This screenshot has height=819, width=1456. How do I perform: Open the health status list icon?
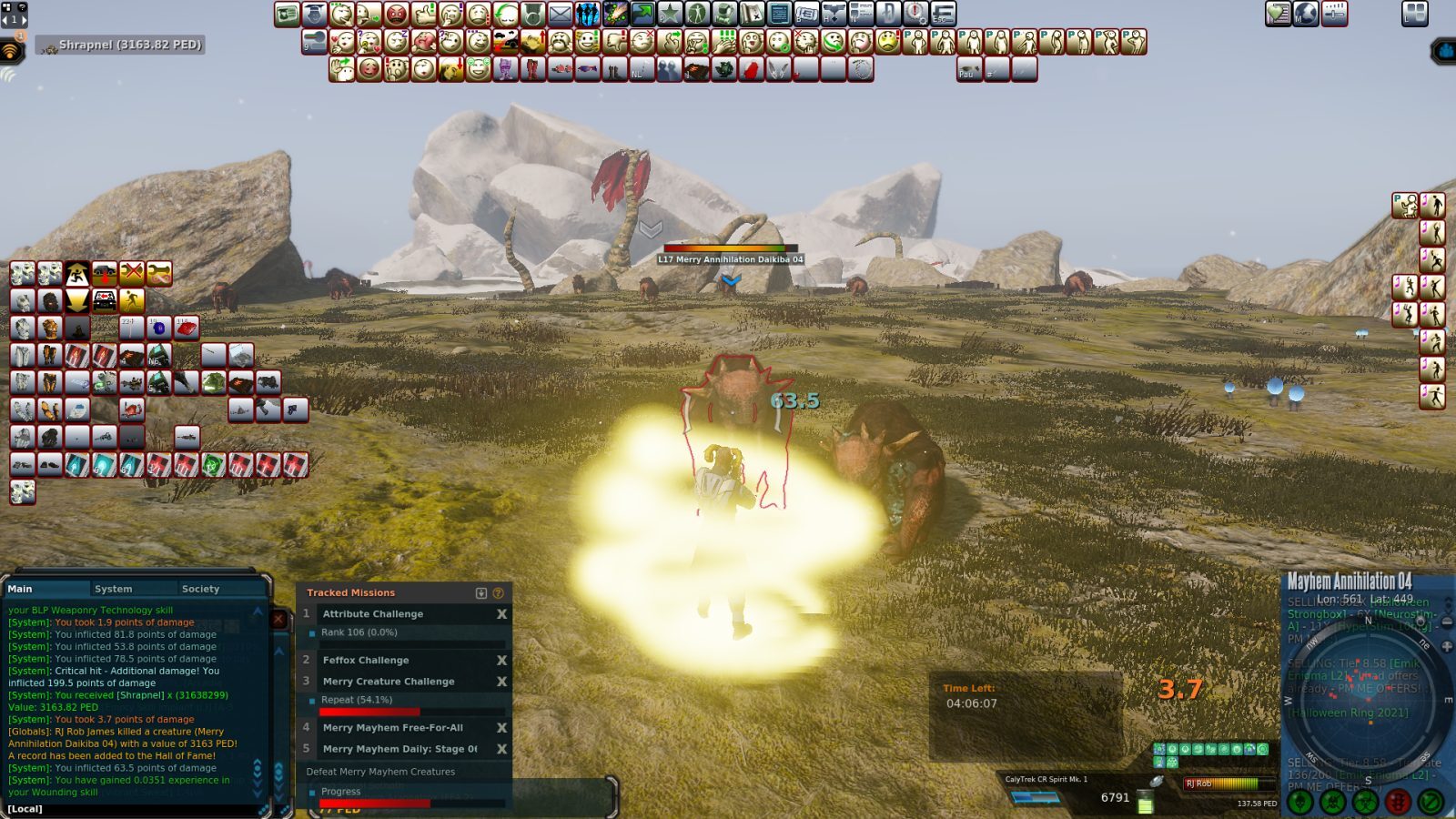click(1278, 13)
